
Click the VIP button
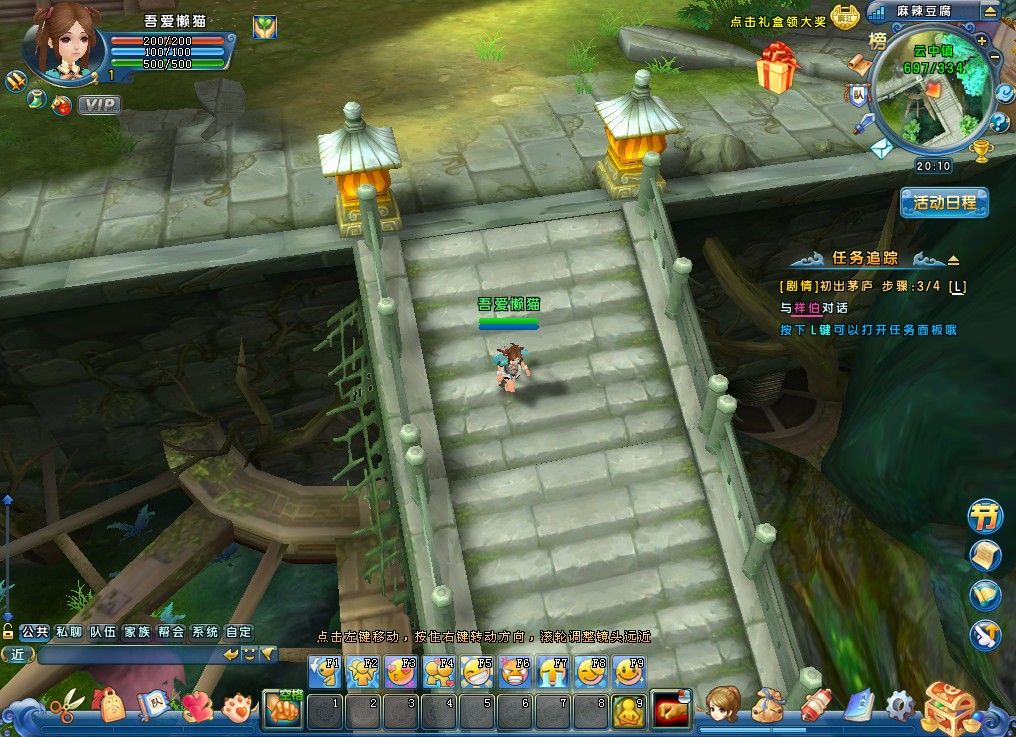98,104
